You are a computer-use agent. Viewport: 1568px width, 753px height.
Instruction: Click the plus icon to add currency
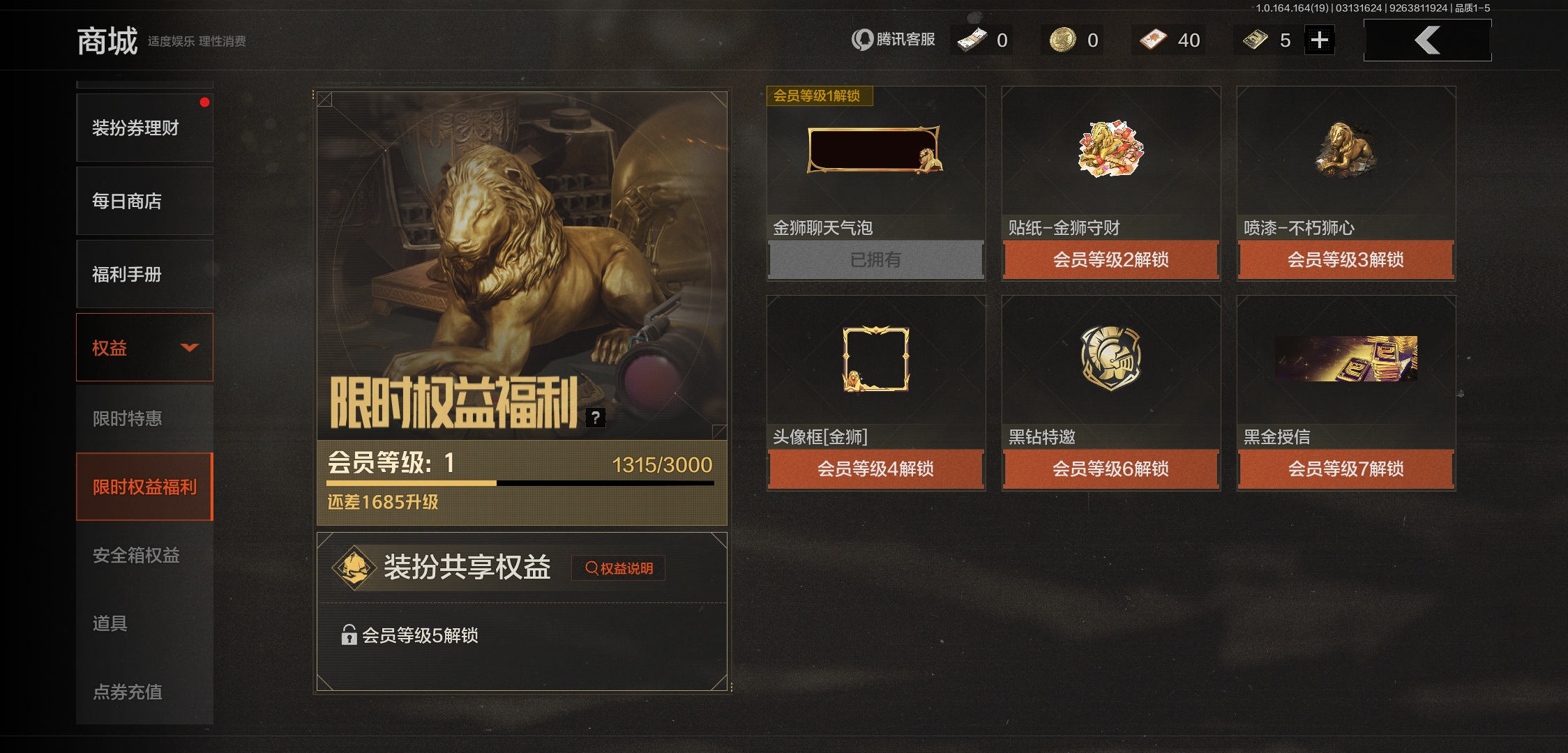tap(1320, 40)
